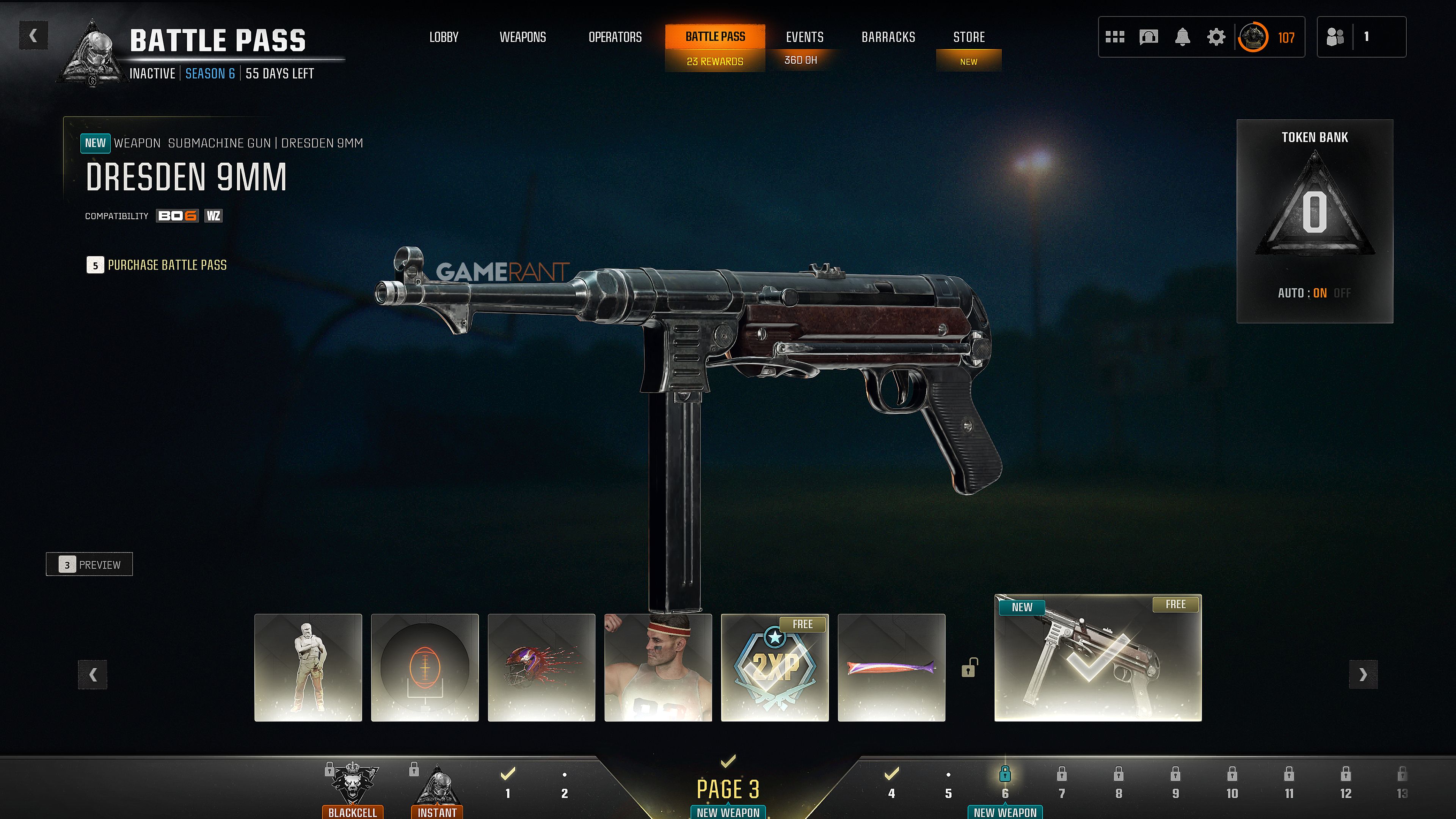Screen dimensions: 1456x819
Task: Go to the Barracks tab
Action: 888,37
